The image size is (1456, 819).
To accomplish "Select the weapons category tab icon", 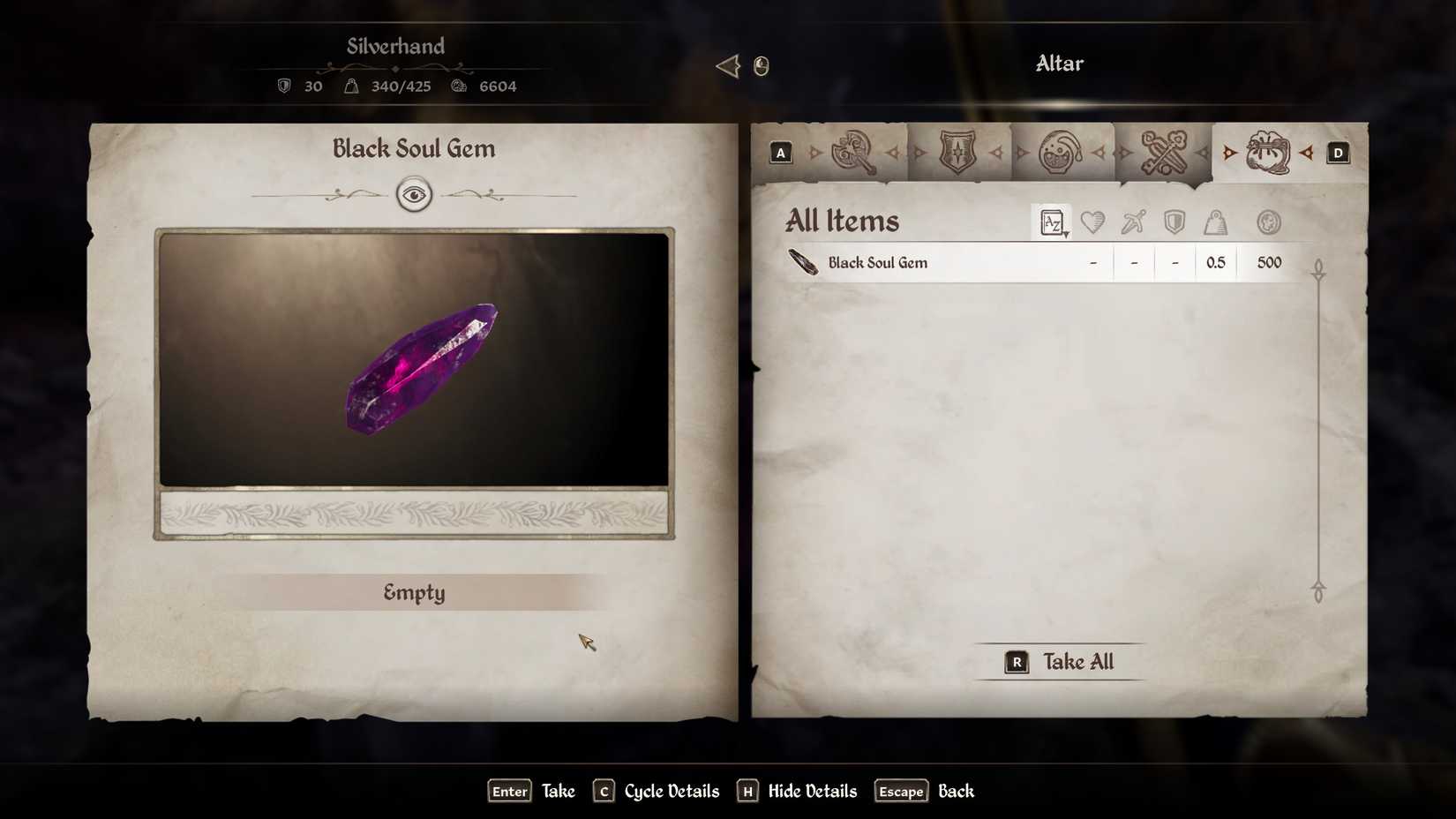I will click(x=852, y=152).
